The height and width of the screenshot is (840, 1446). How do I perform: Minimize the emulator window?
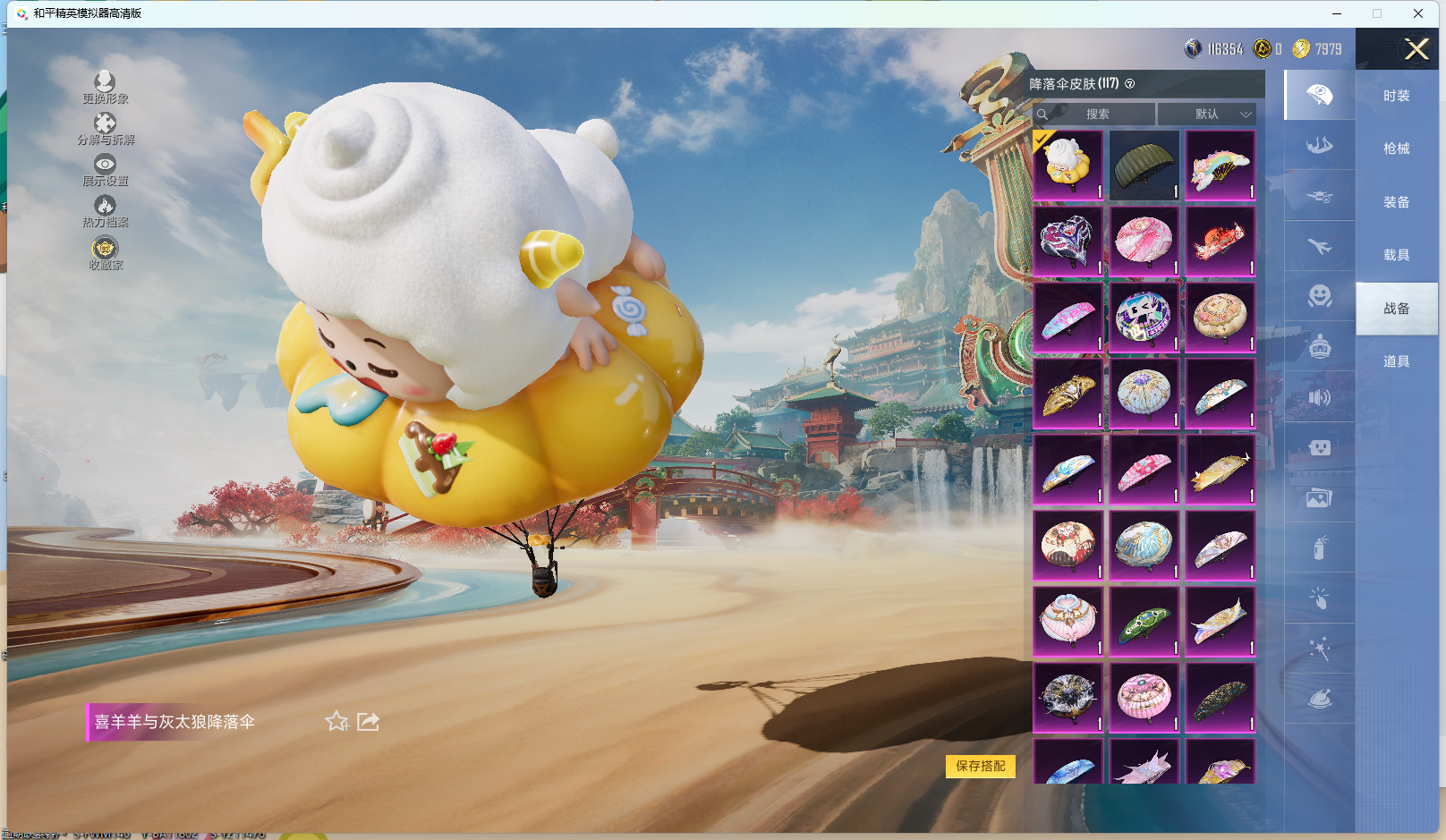click(1337, 13)
